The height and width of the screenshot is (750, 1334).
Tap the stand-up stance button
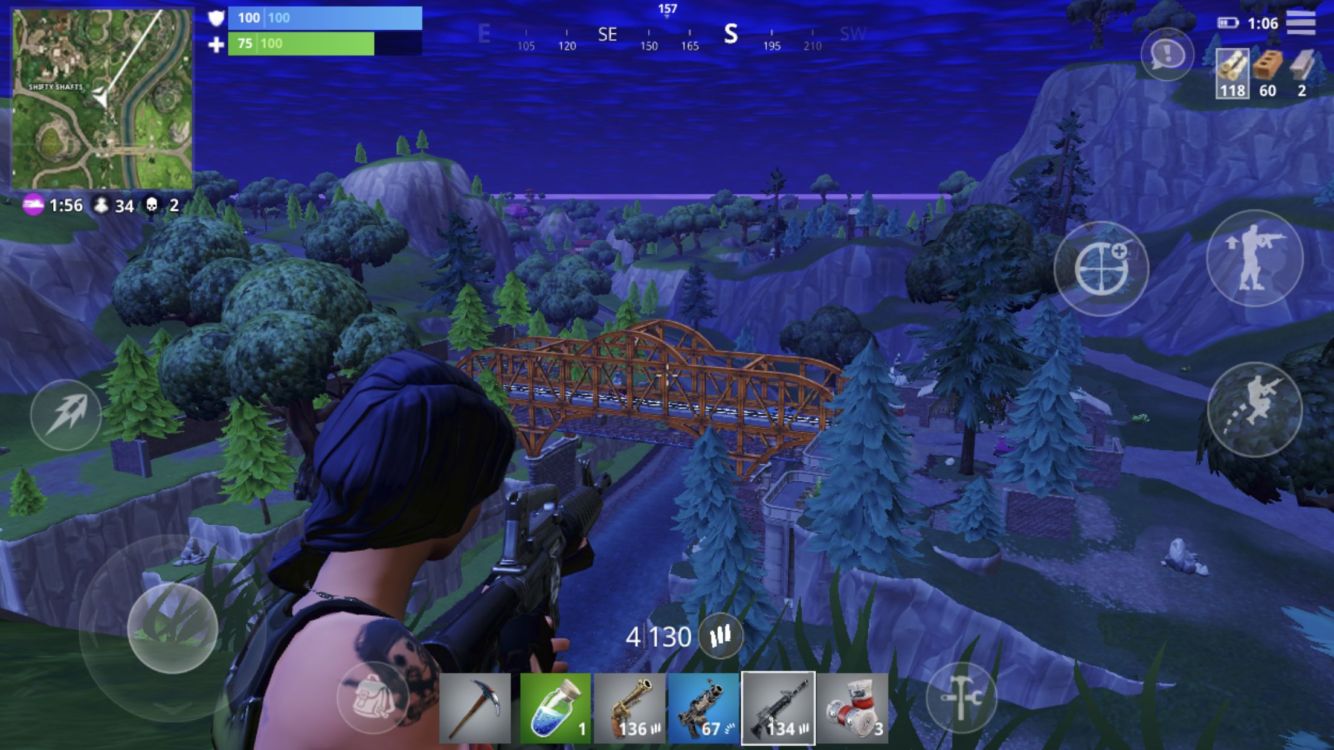point(1254,258)
